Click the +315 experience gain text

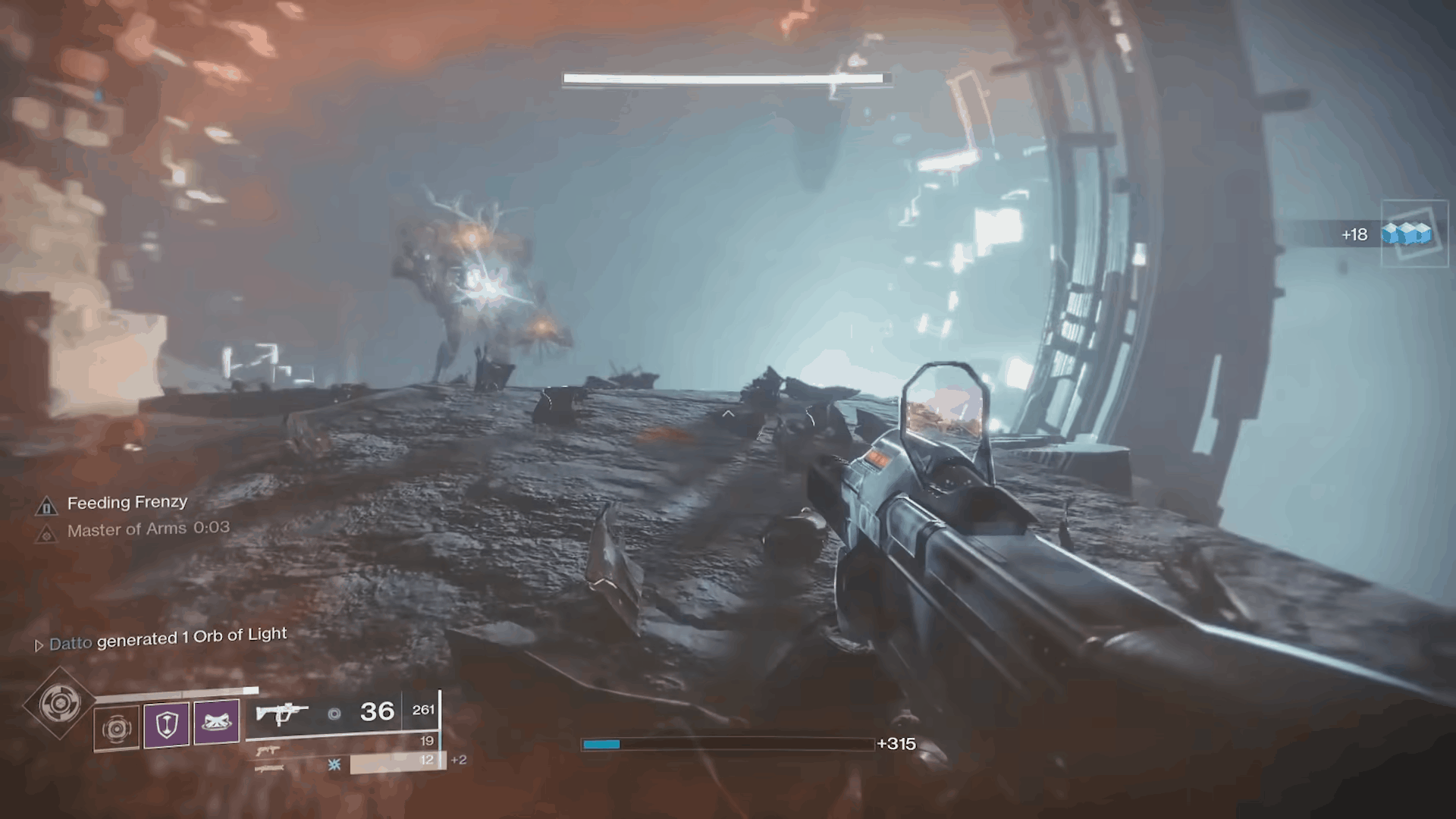pyautogui.click(x=897, y=744)
